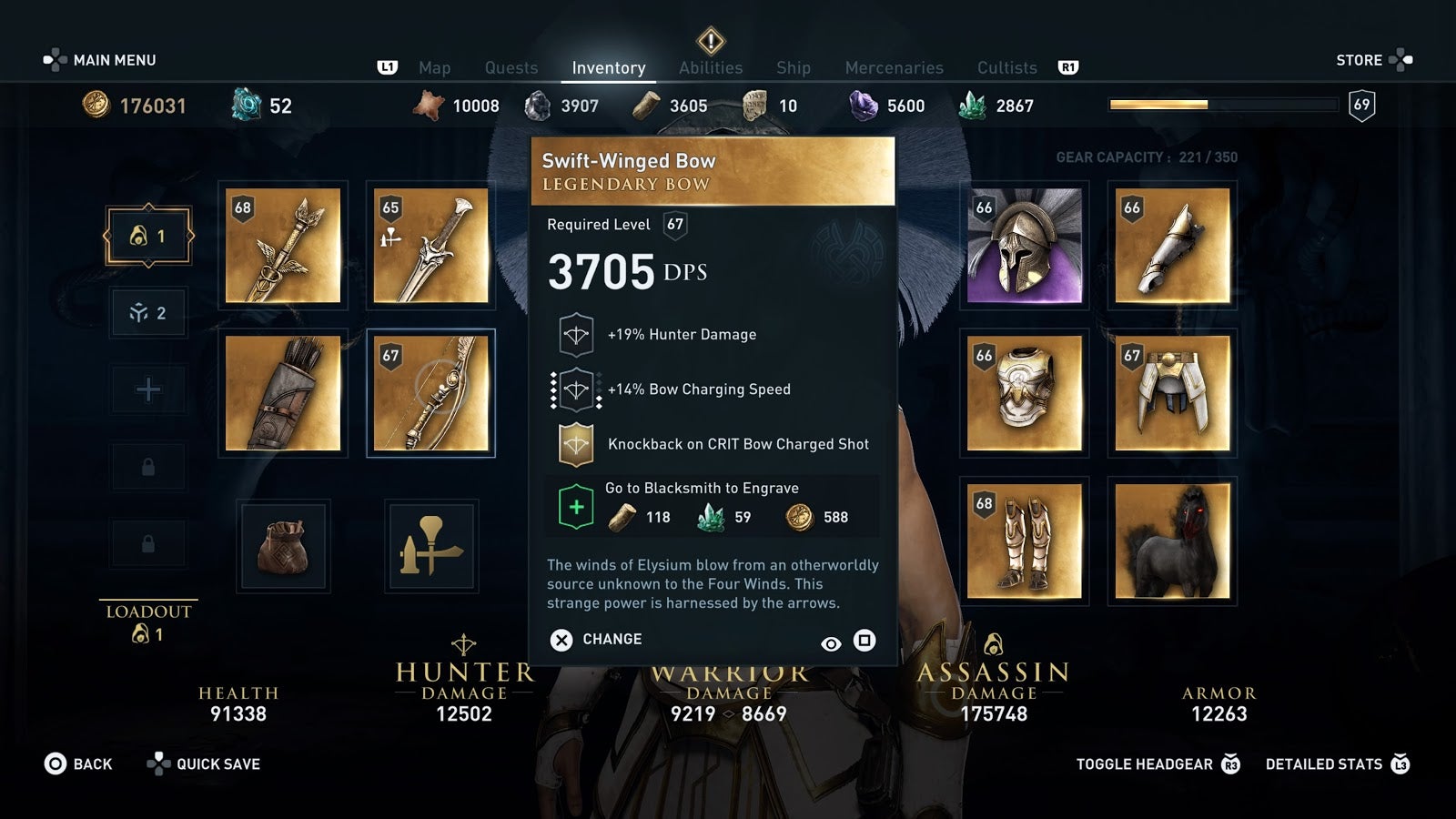
Task: Open the Ship tab
Action: click(x=793, y=68)
